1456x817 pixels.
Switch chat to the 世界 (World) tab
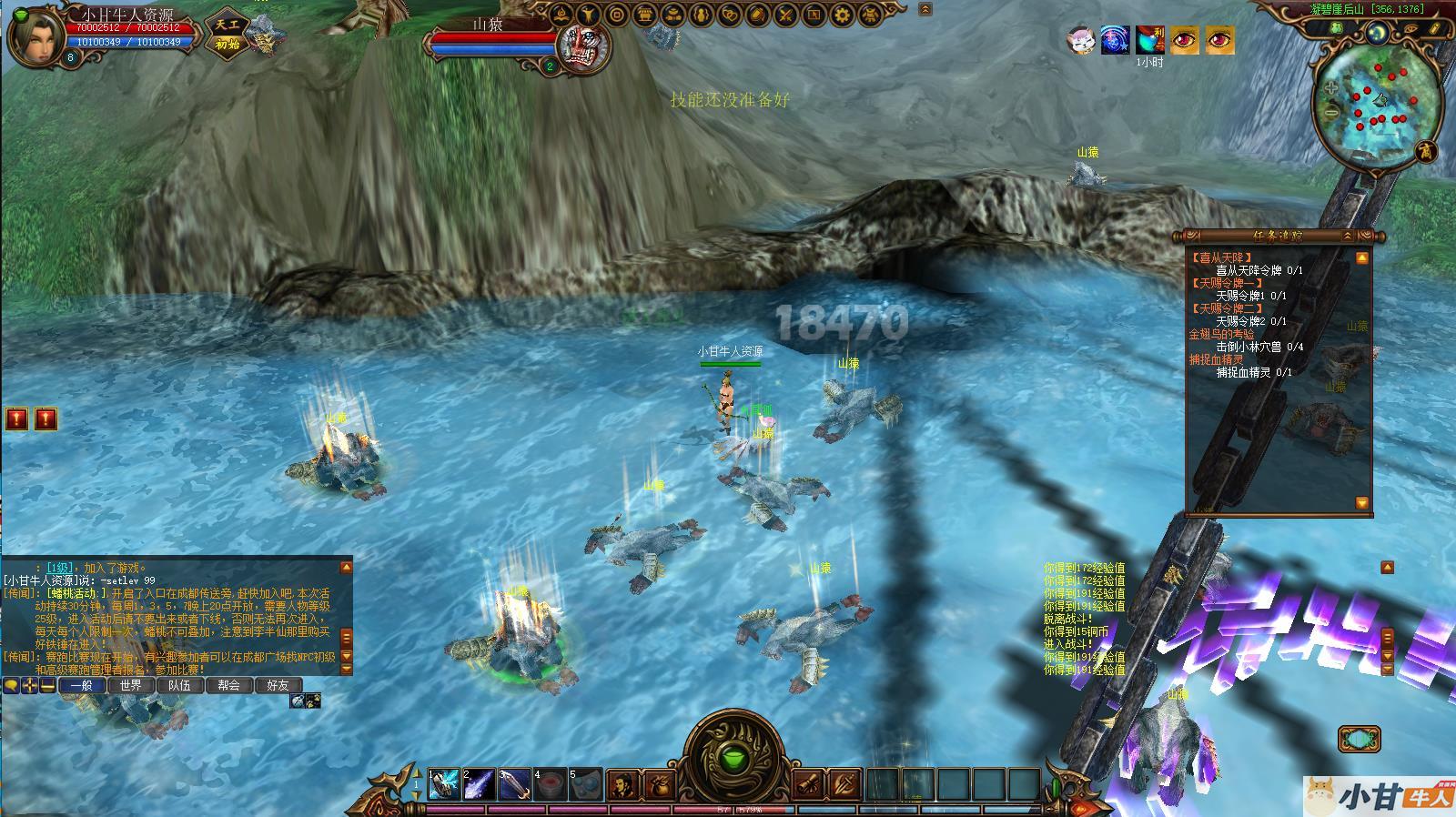coord(130,685)
